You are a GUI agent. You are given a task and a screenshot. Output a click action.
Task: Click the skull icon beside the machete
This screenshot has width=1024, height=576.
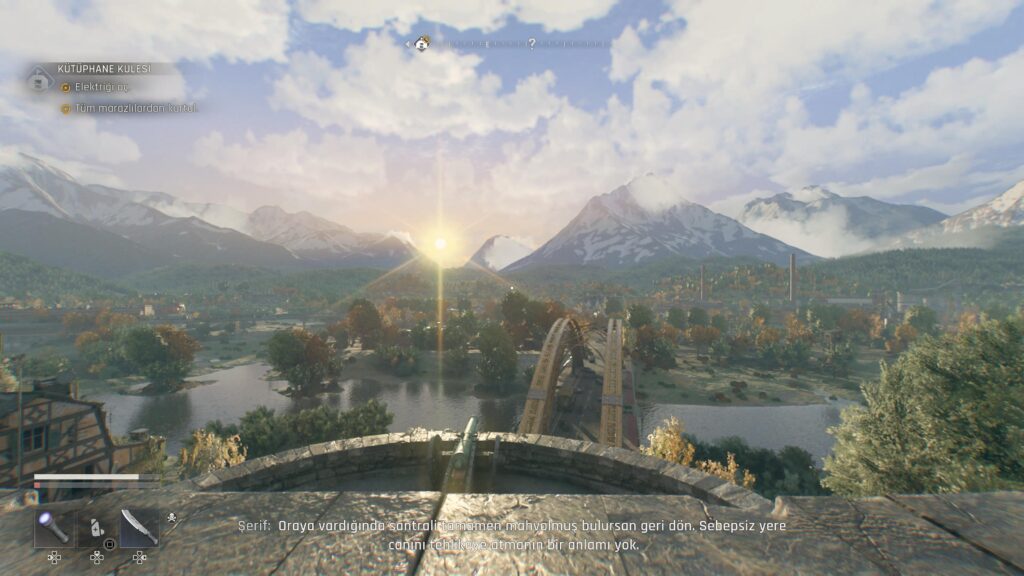click(170, 519)
